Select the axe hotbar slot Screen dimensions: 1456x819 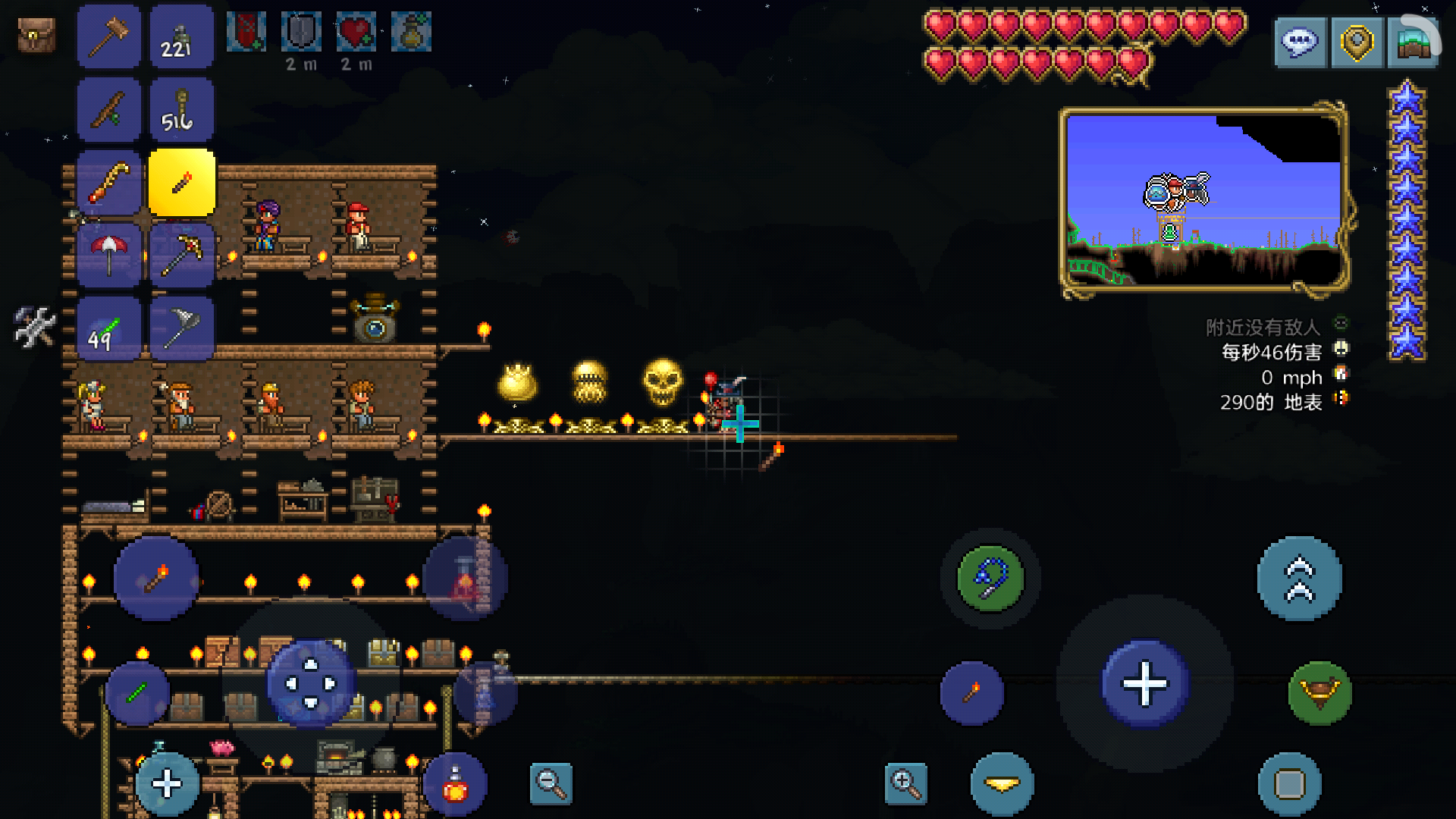click(182, 328)
